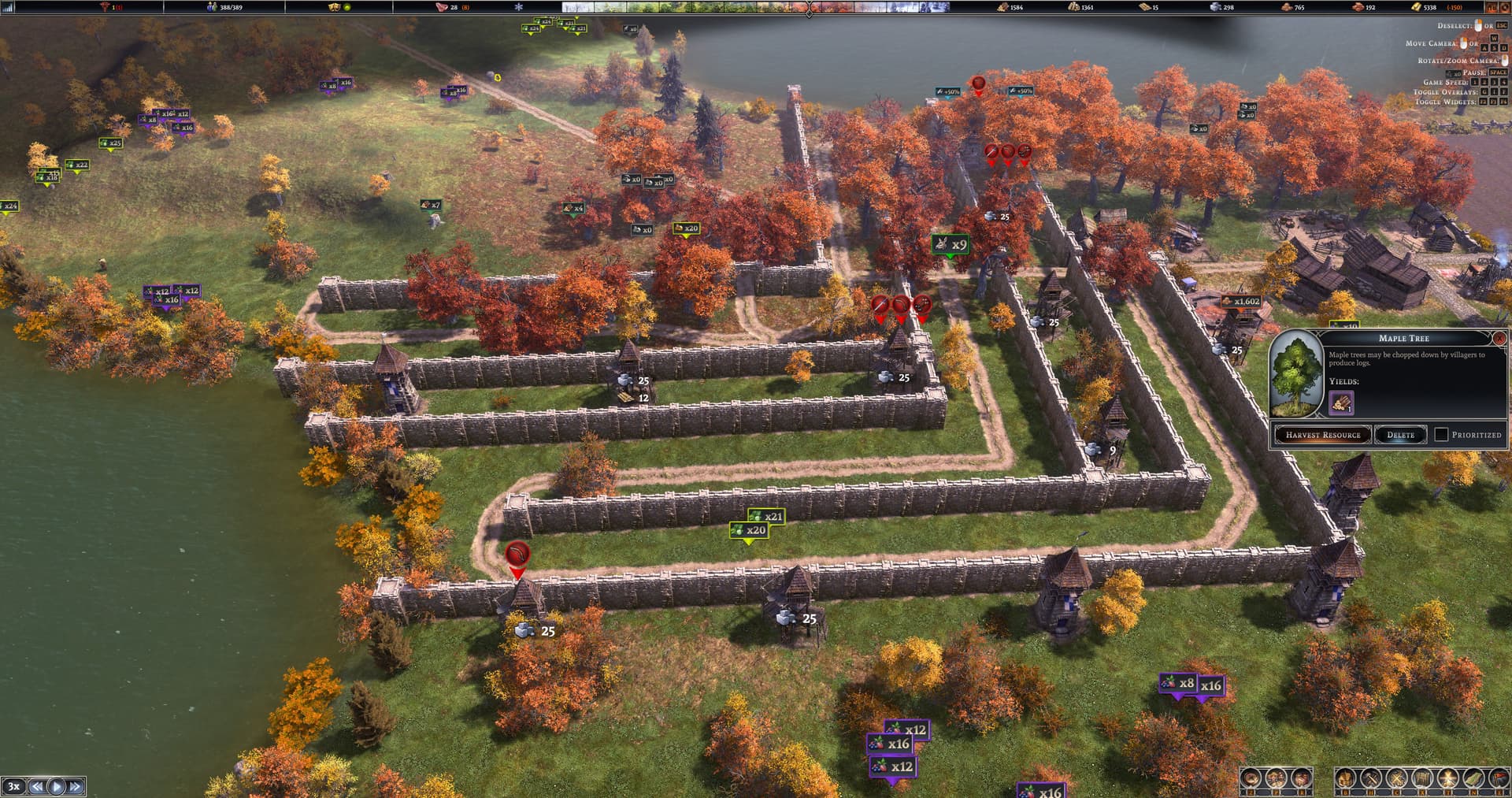Open the crossed hammers build menu
Viewport: 1512px width, 798px height.
pyautogui.click(x=1371, y=780)
